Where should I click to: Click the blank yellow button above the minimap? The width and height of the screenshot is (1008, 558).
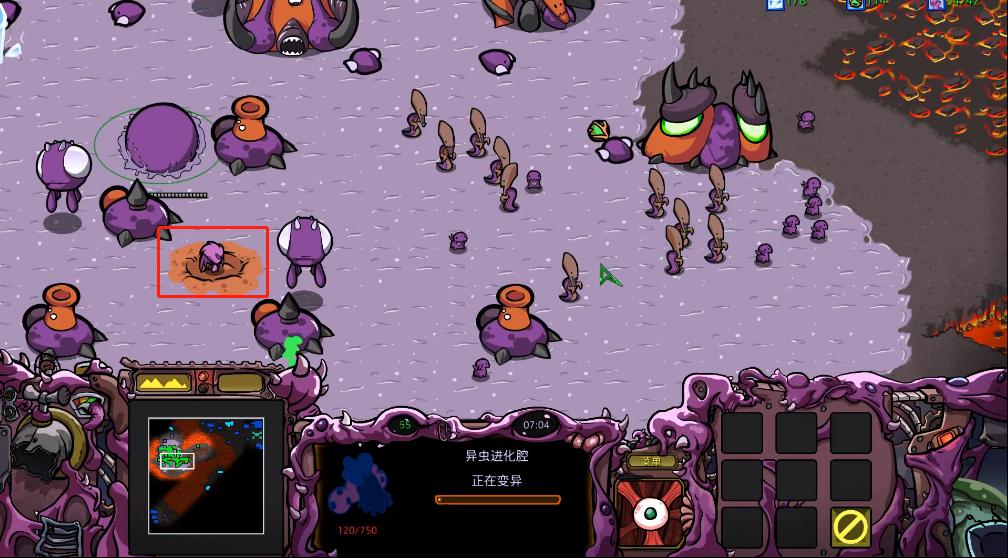(x=239, y=382)
